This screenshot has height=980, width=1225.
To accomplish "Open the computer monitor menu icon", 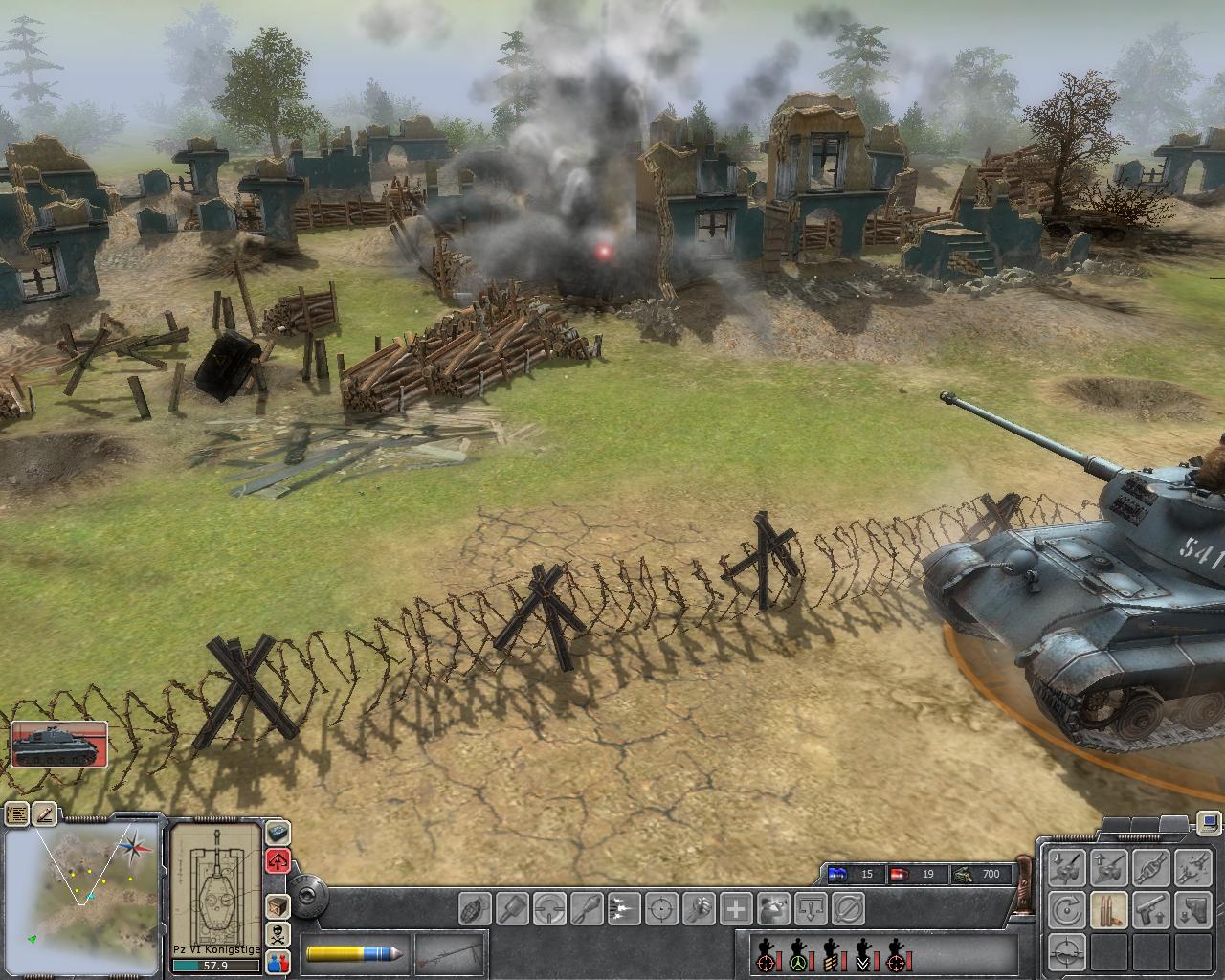I will click(x=1207, y=821).
